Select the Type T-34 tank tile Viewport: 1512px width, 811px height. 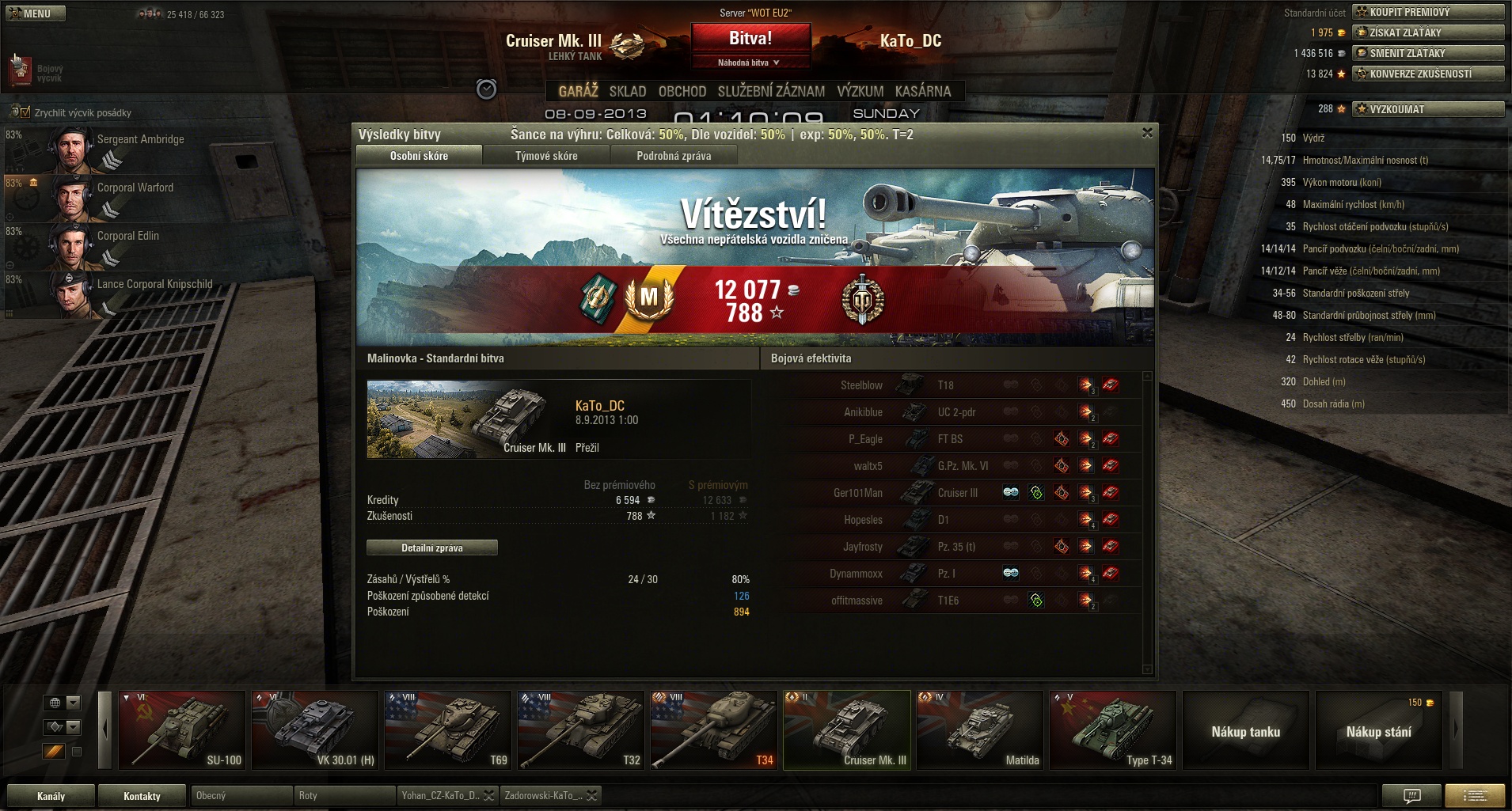[1113, 730]
